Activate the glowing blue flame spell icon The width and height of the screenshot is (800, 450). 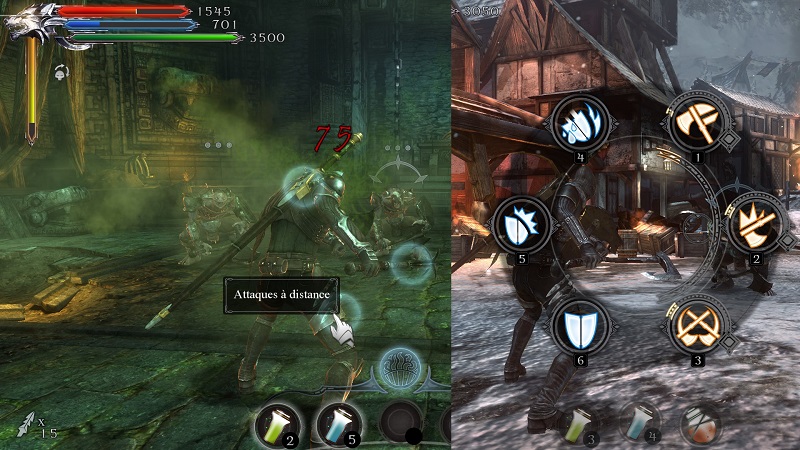coord(402,369)
